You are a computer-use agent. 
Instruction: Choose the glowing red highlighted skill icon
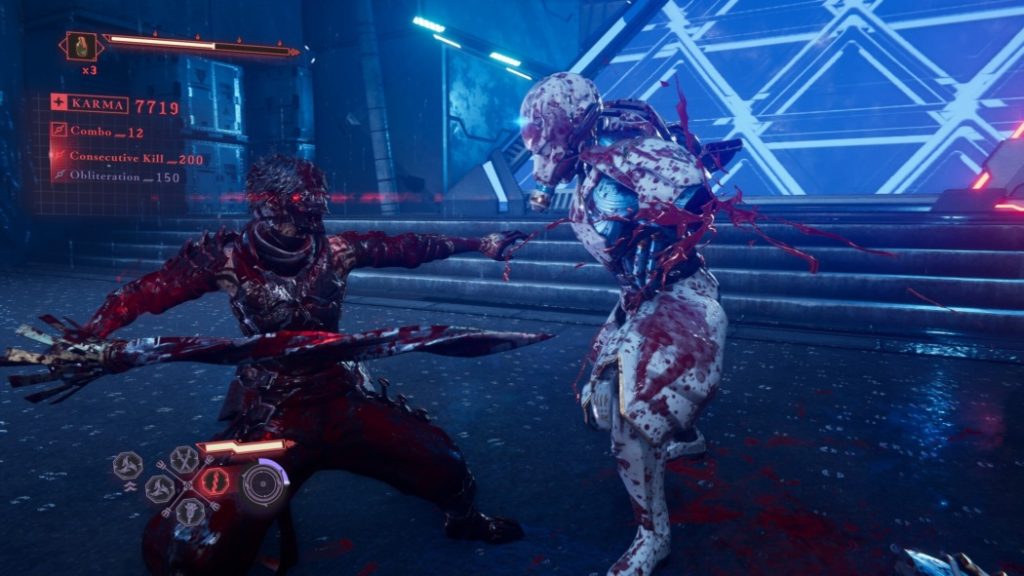(214, 483)
